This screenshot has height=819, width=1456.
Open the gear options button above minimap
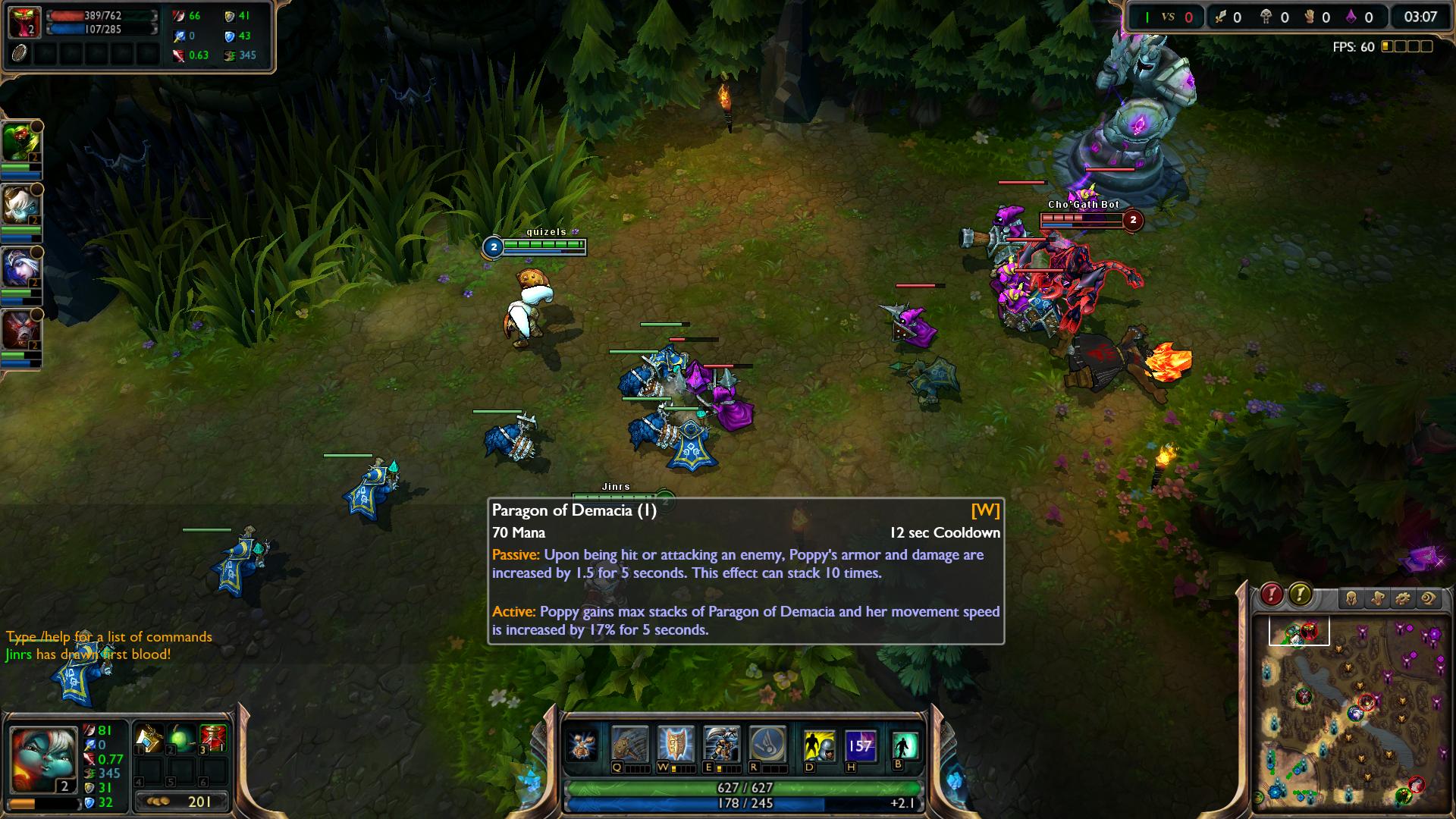click(x=1402, y=599)
